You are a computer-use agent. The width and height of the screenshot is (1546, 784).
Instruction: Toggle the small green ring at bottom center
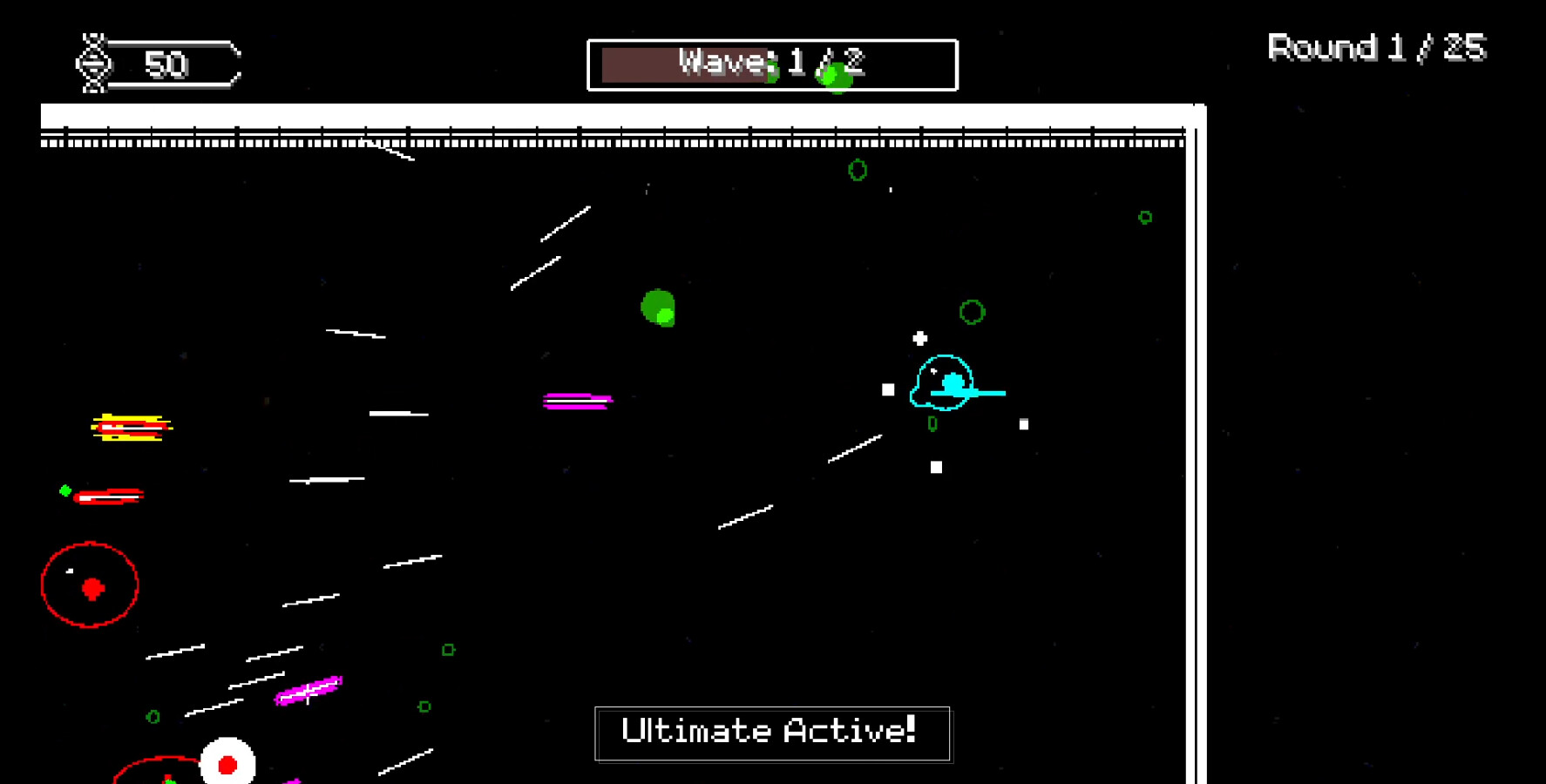424,706
